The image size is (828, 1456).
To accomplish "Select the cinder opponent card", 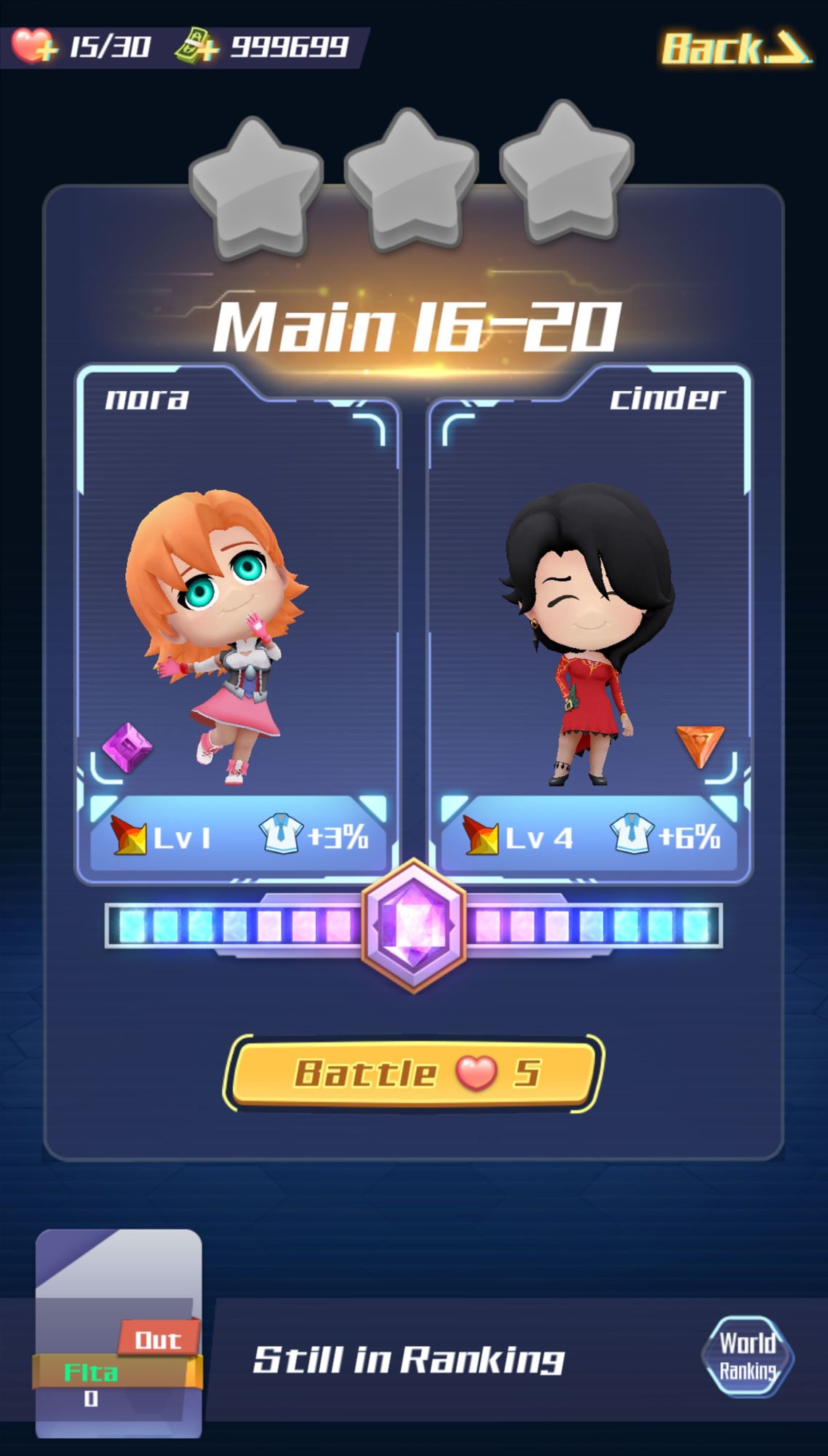I will point(589,626).
